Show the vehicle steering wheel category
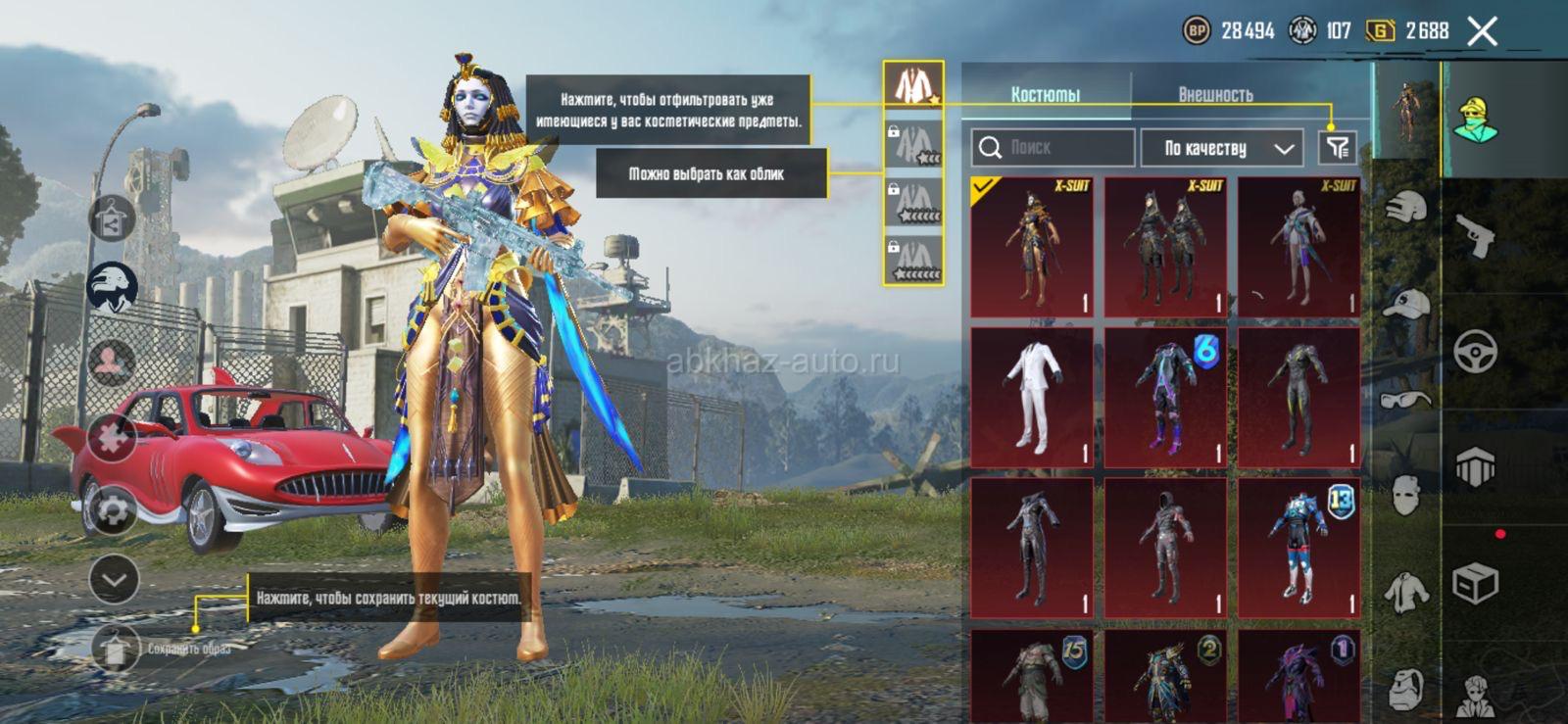 pyautogui.click(x=1476, y=351)
